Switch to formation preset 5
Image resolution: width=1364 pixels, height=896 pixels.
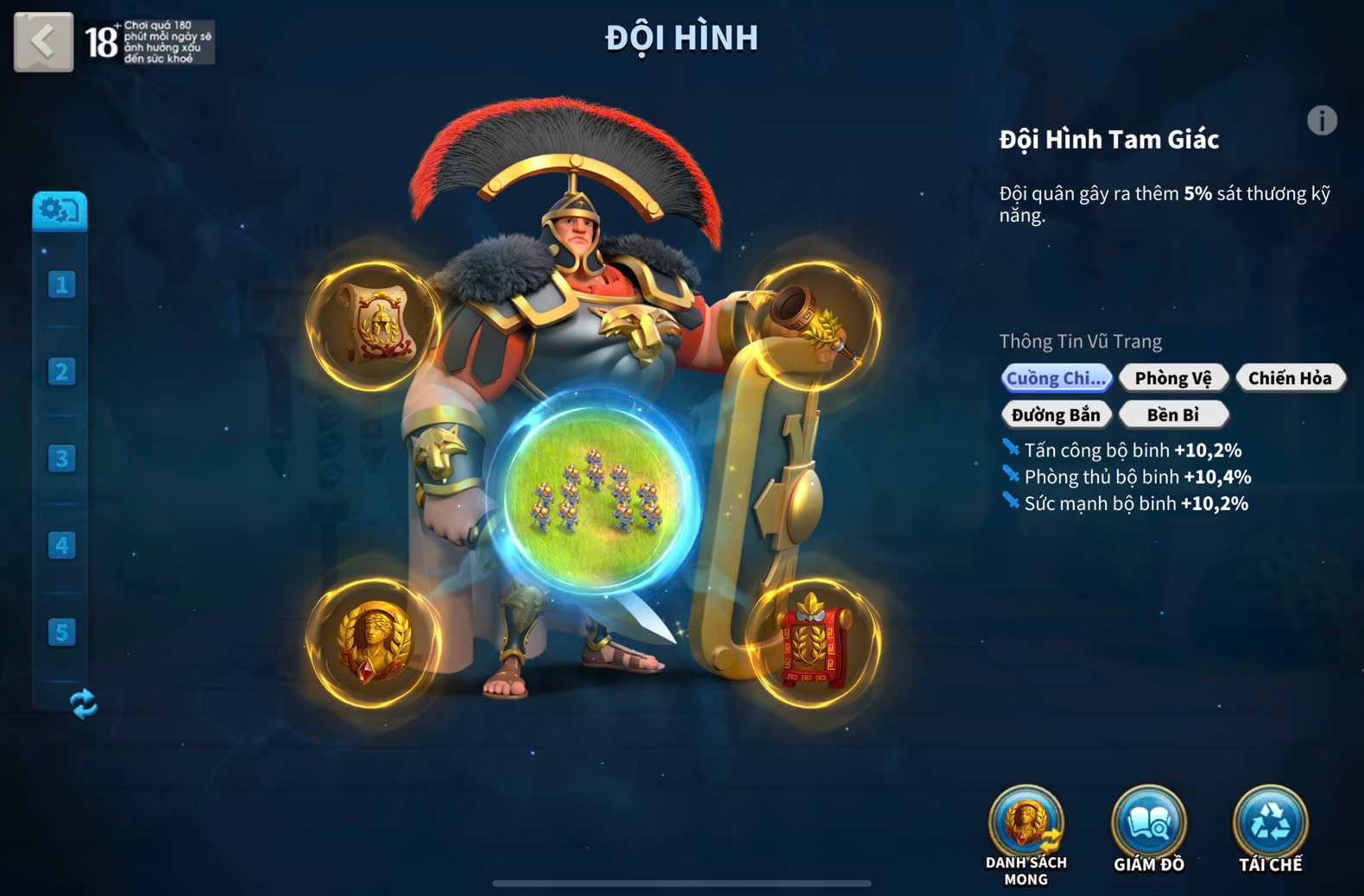tap(61, 633)
